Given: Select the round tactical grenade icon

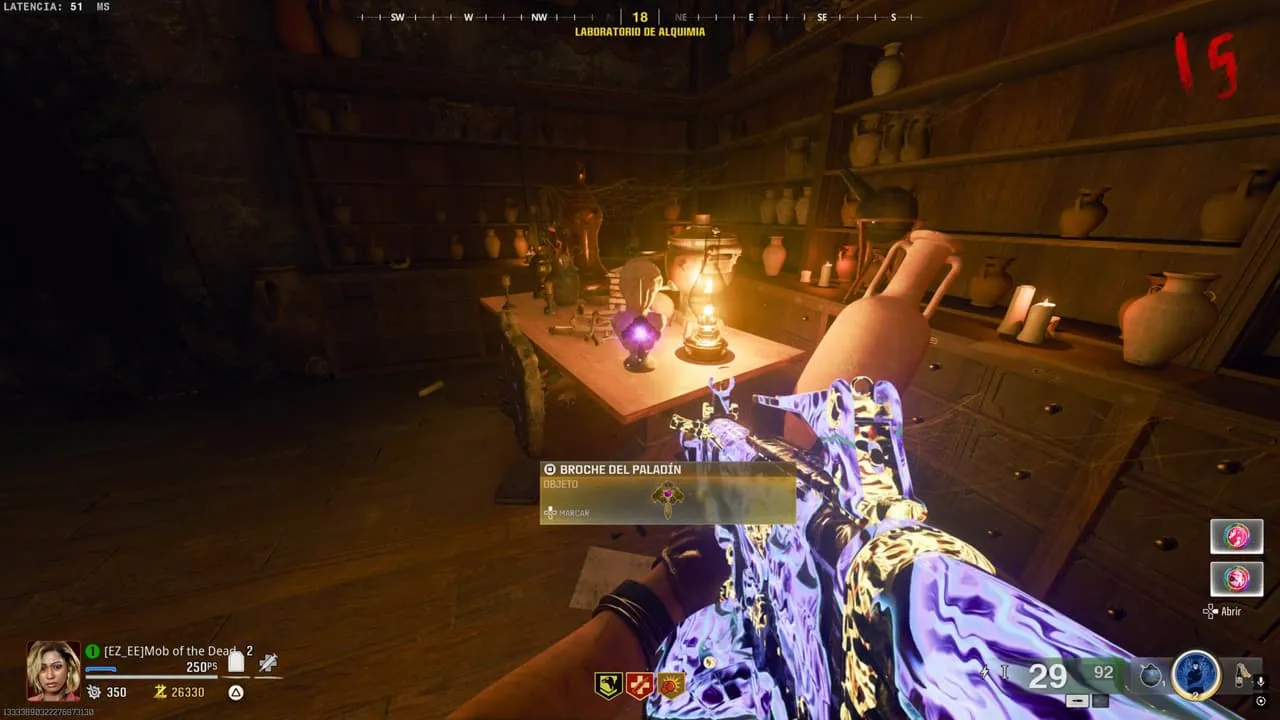Looking at the screenshot, I should 1150,677.
